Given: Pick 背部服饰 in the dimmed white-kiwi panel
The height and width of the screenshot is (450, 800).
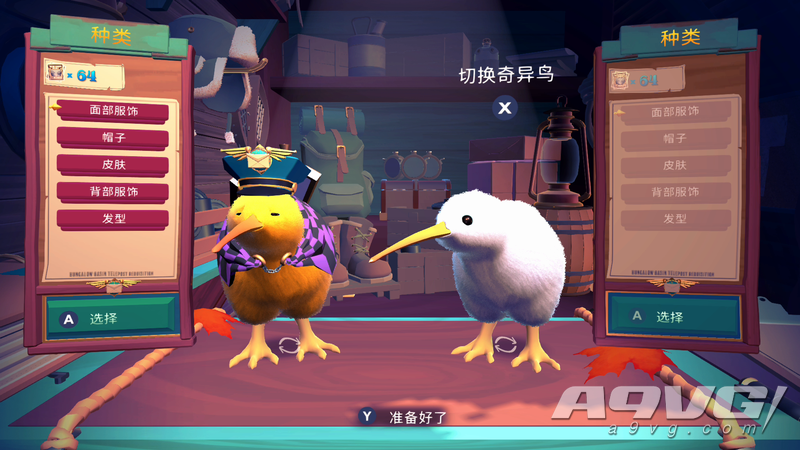Looking at the screenshot, I should [675, 192].
